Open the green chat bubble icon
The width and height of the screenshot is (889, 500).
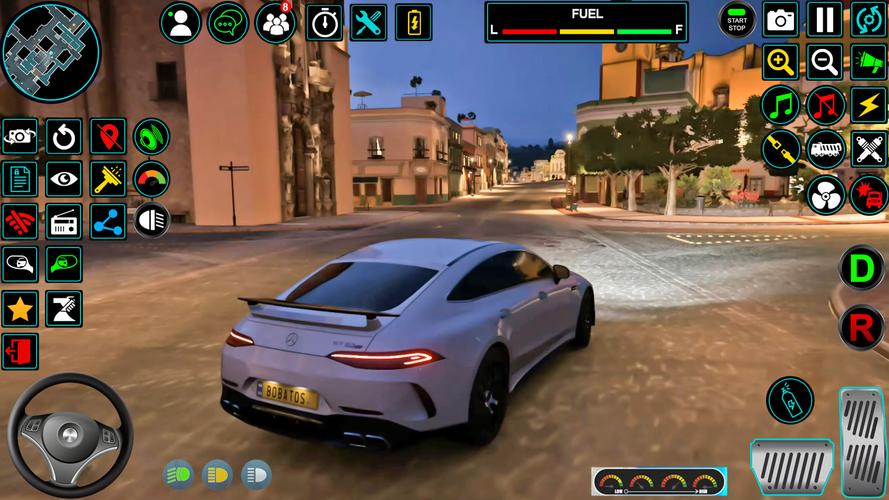click(x=228, y=22)
